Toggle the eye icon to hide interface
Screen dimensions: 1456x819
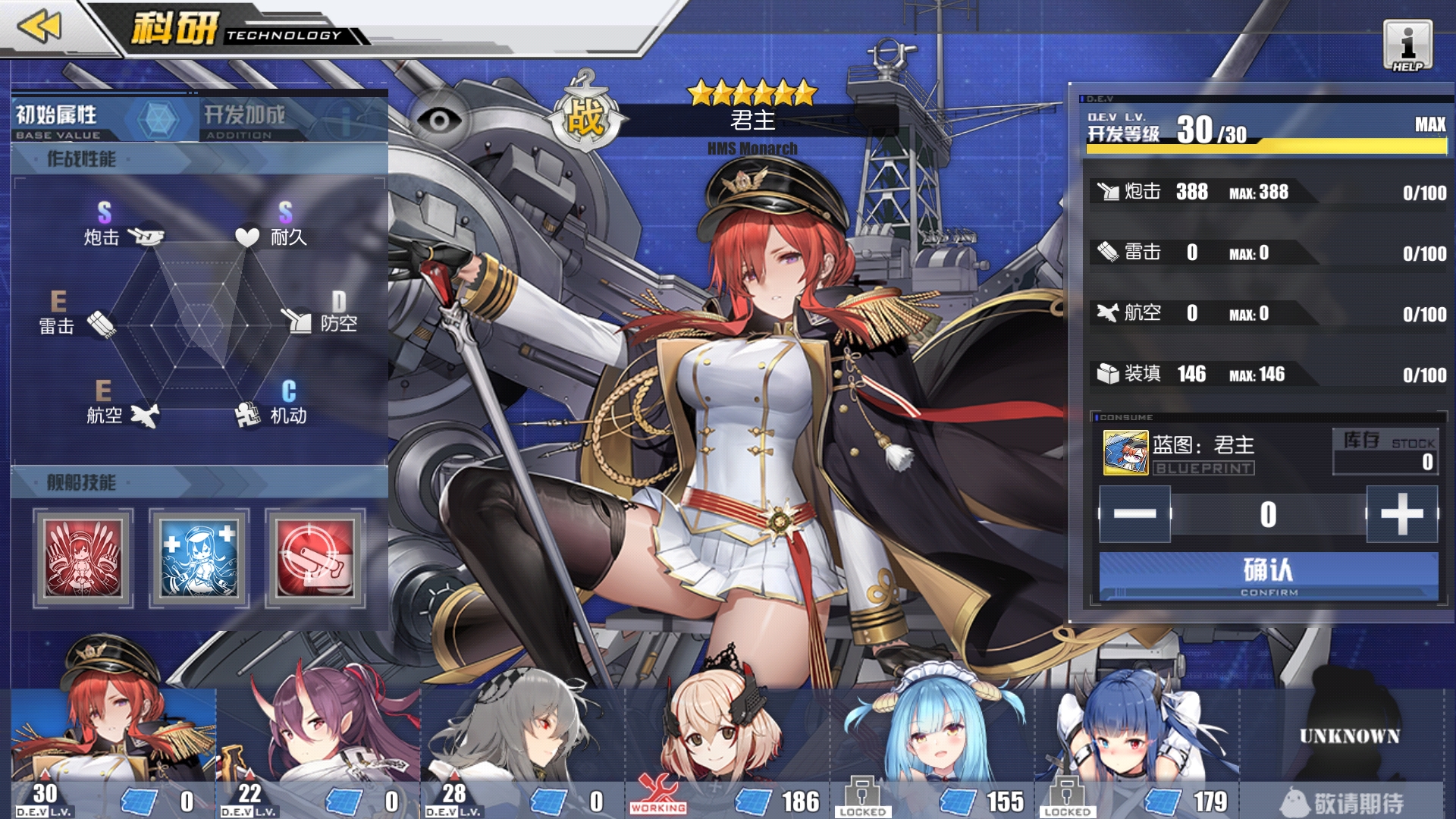pyautogui.click(x=439, y=120)
